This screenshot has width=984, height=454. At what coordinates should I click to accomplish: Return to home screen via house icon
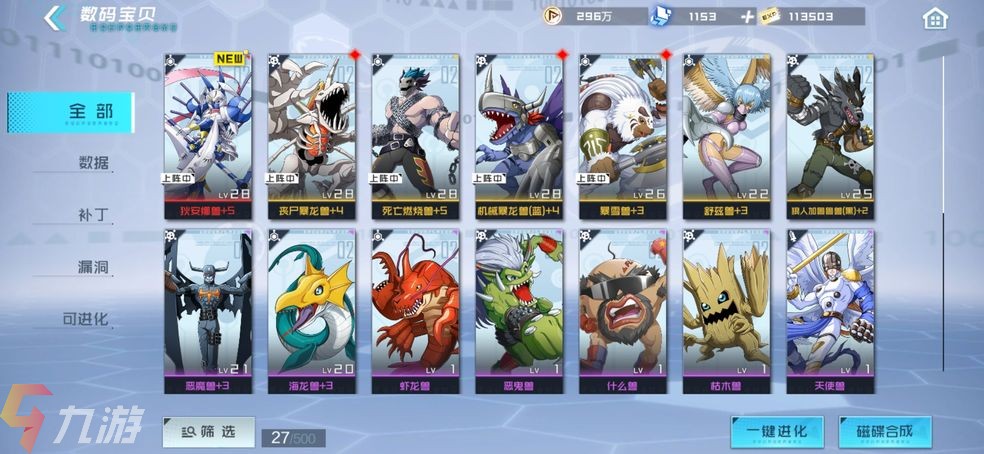[935, 18]
